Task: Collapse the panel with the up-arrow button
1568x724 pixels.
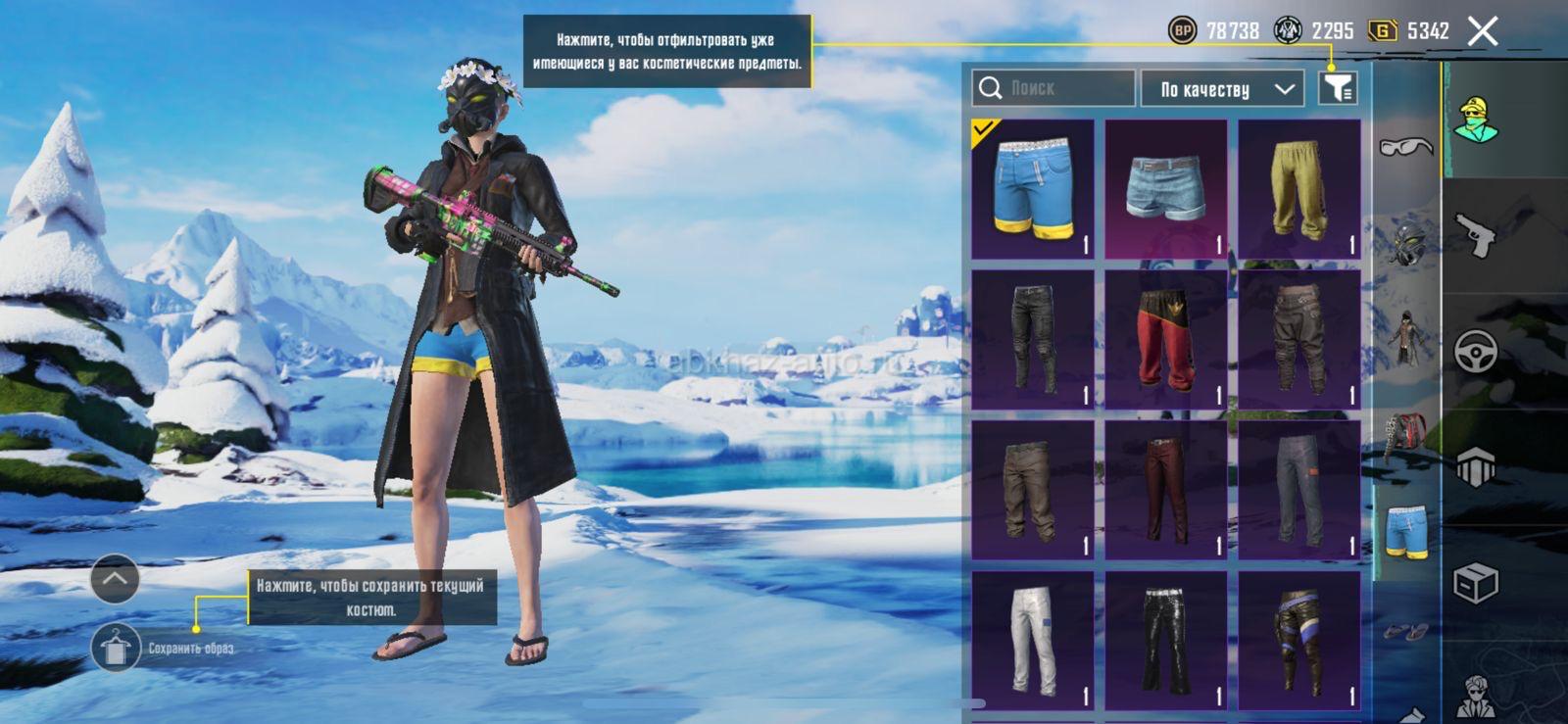Action: [x=115, y=578]
